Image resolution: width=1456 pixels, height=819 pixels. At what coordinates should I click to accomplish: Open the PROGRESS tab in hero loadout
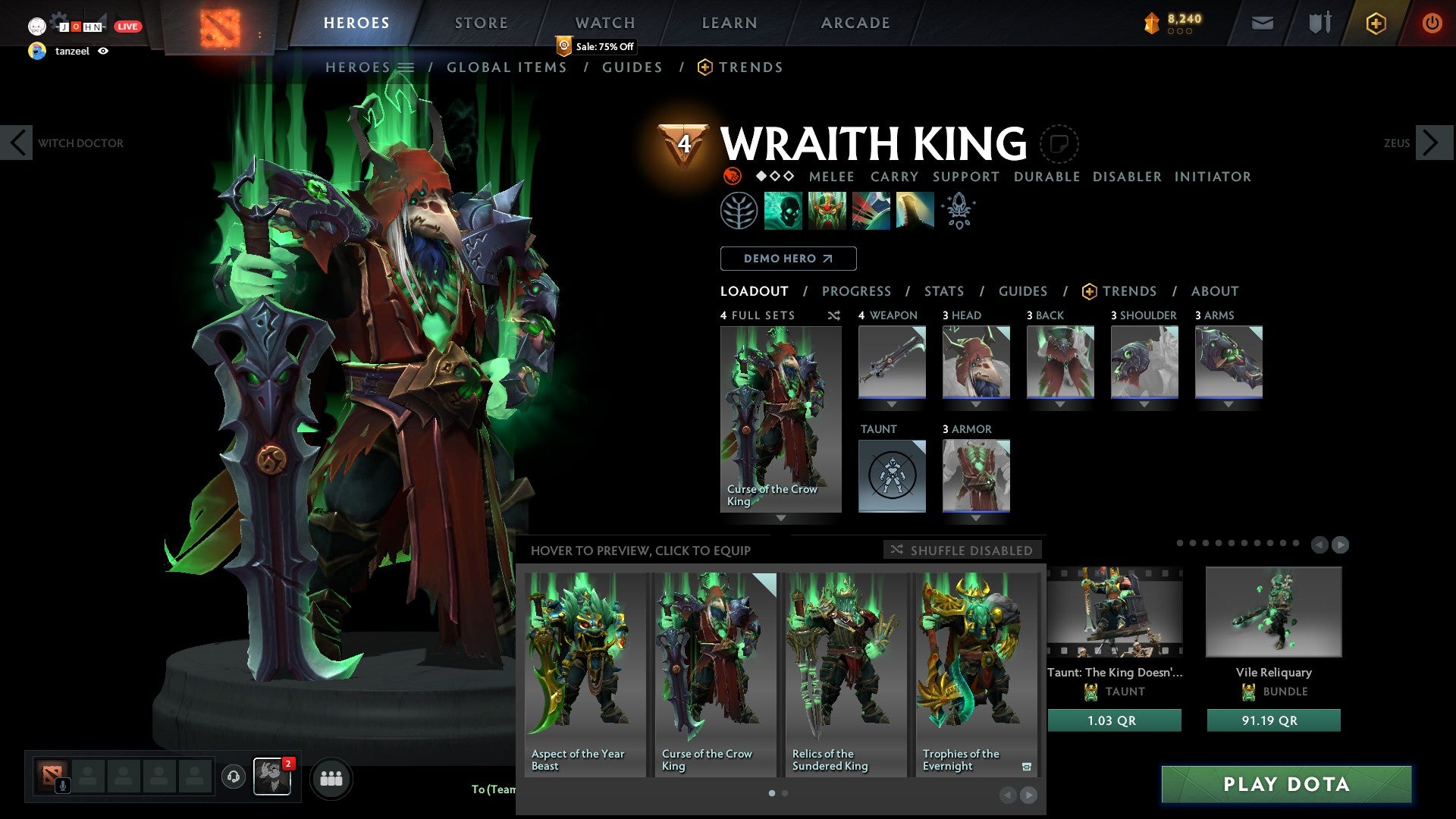(857, 290)
